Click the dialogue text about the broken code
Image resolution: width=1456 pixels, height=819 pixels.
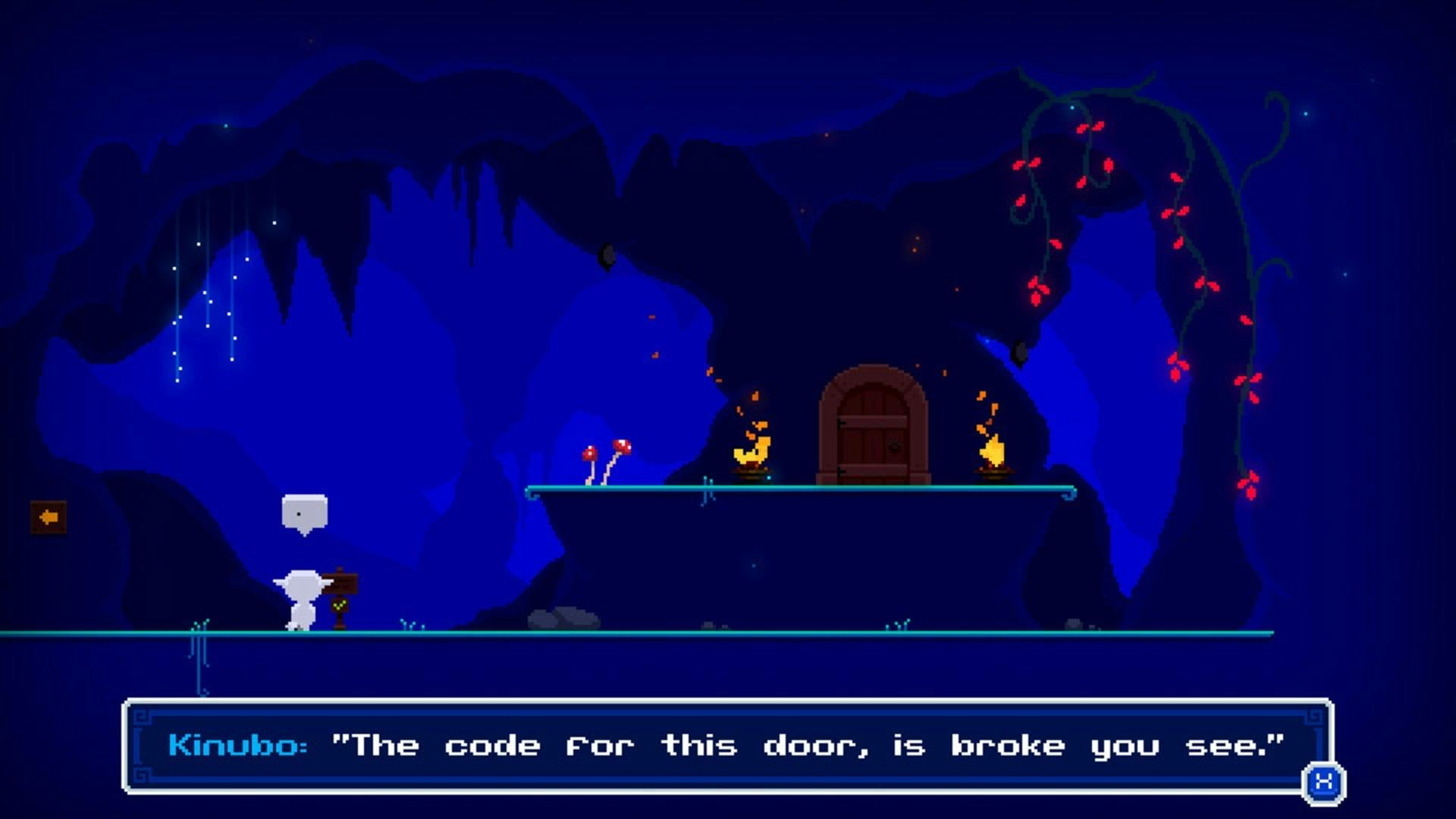804,745
